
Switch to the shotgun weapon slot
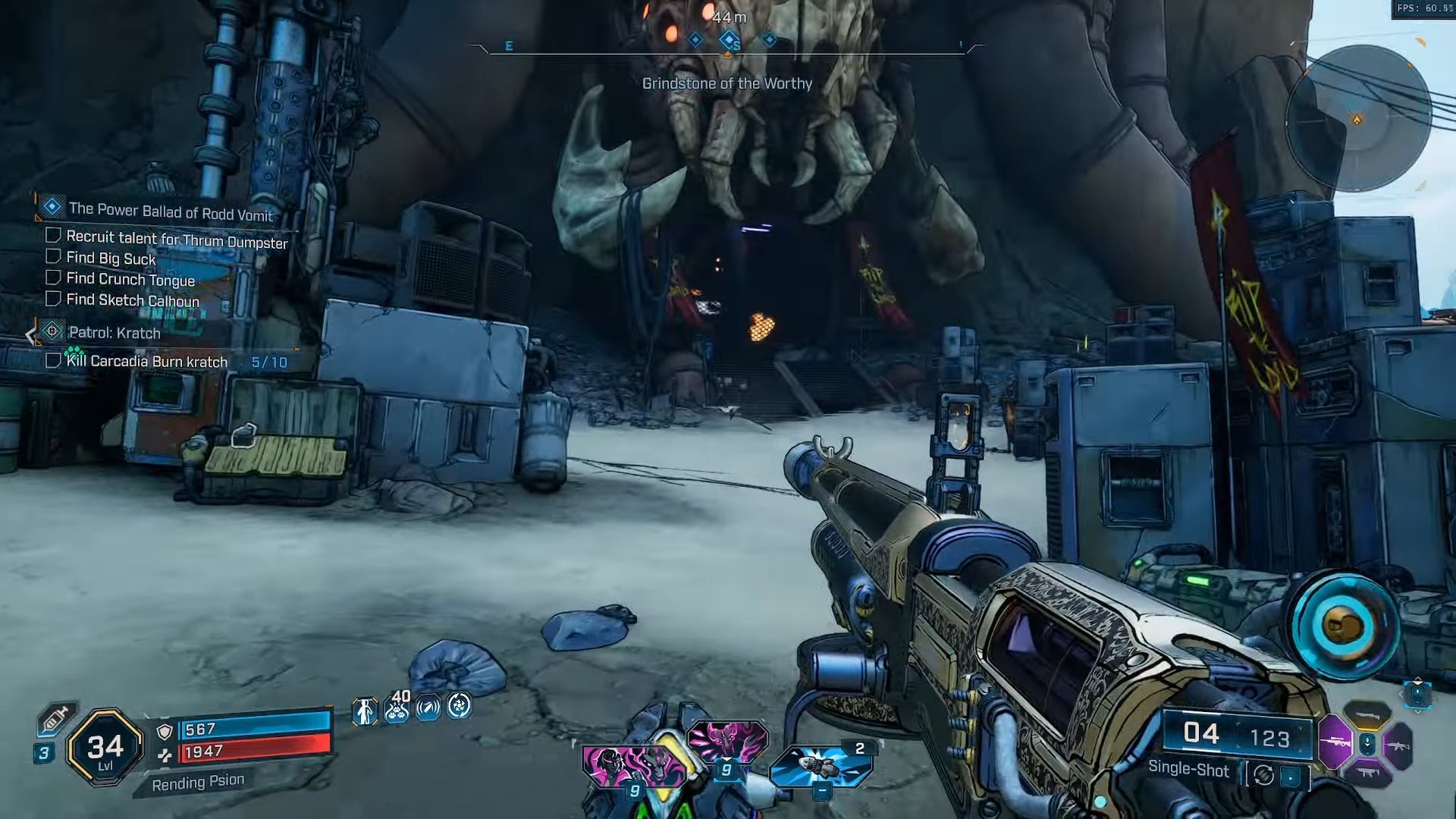1367,714
